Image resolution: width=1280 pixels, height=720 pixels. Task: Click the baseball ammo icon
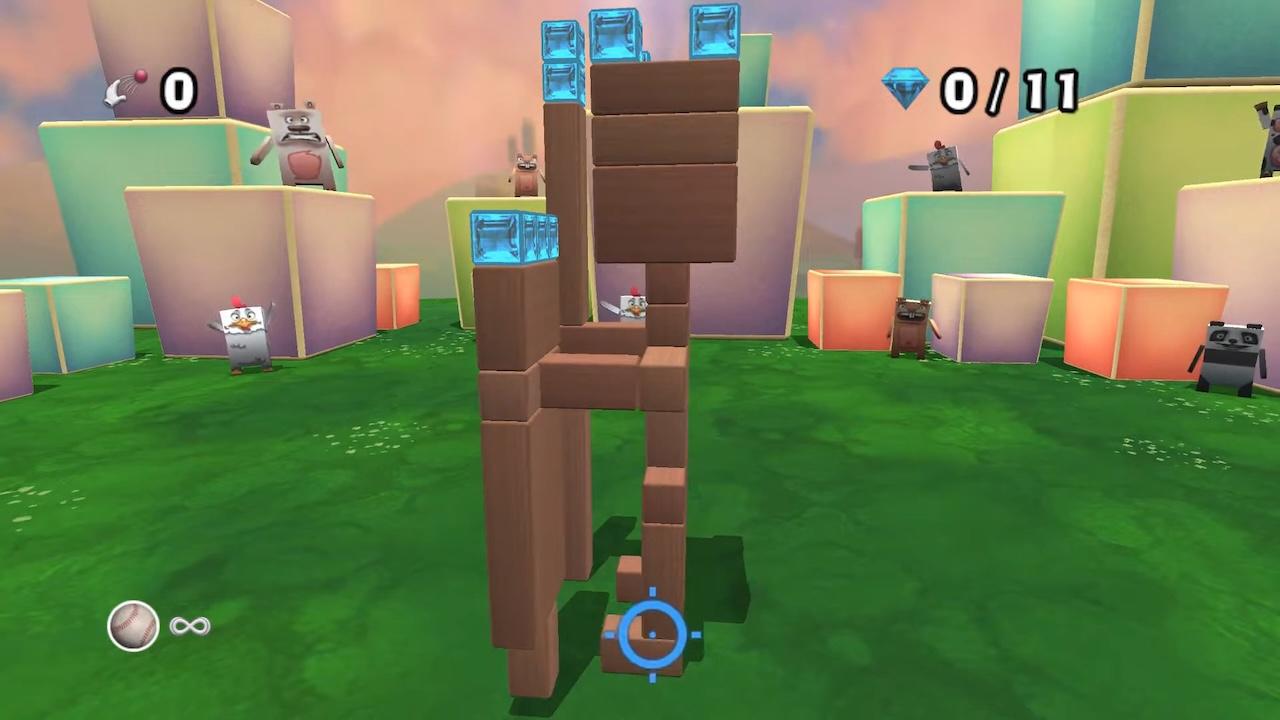(133, 625)
